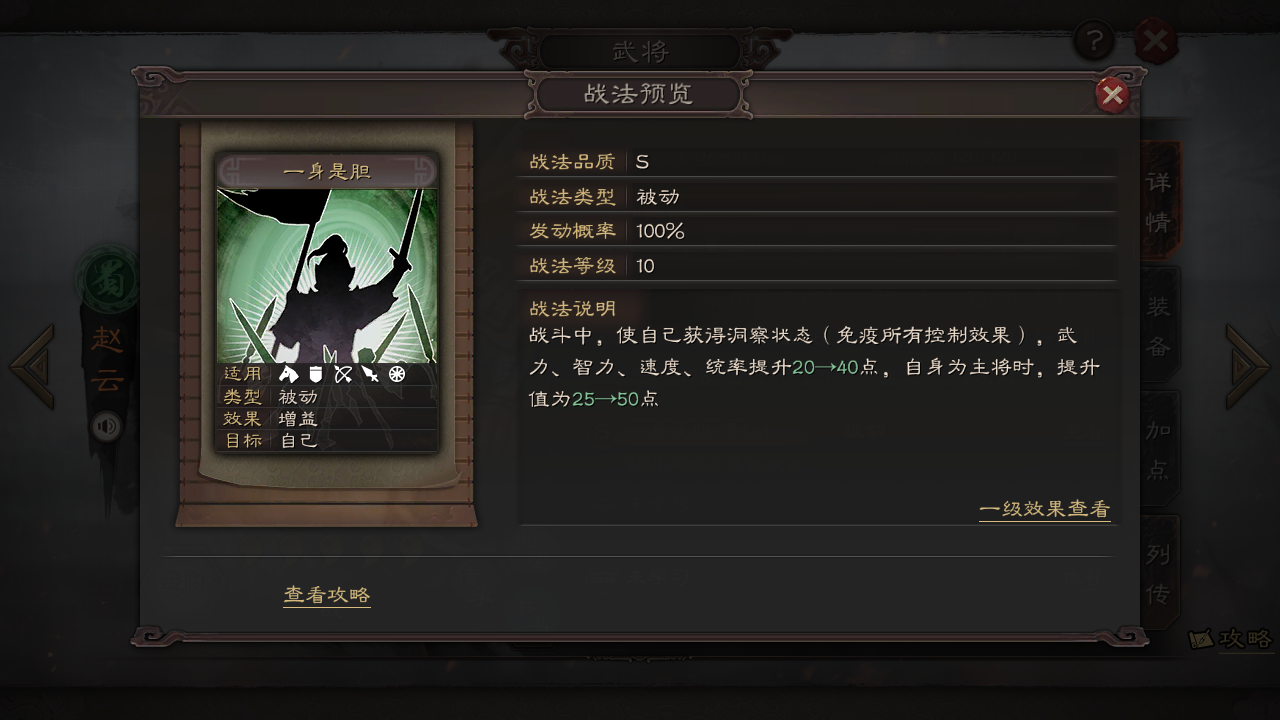Image resolution: width=1280 pixels, height=720 pixels.
Task: Close the 战法预览 dialog
Action: 1112,95
